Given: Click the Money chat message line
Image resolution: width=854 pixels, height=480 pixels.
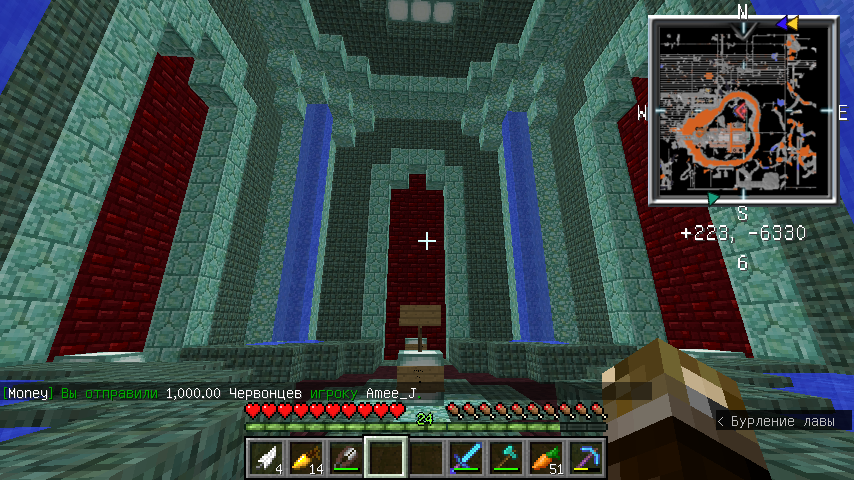Looking at the screenshot, I should [x=208, y=394].
